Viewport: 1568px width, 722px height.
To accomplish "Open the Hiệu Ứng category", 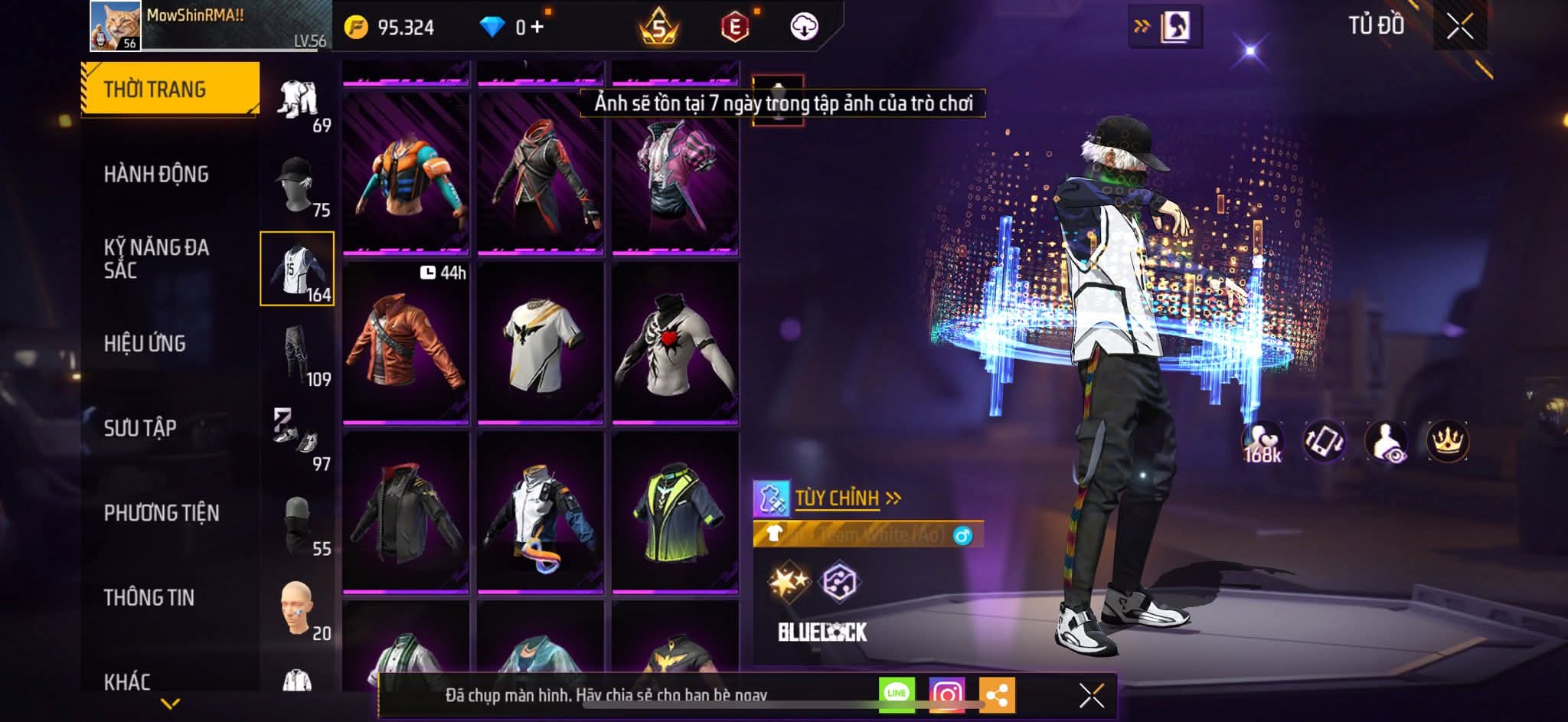I will point(145,344).
